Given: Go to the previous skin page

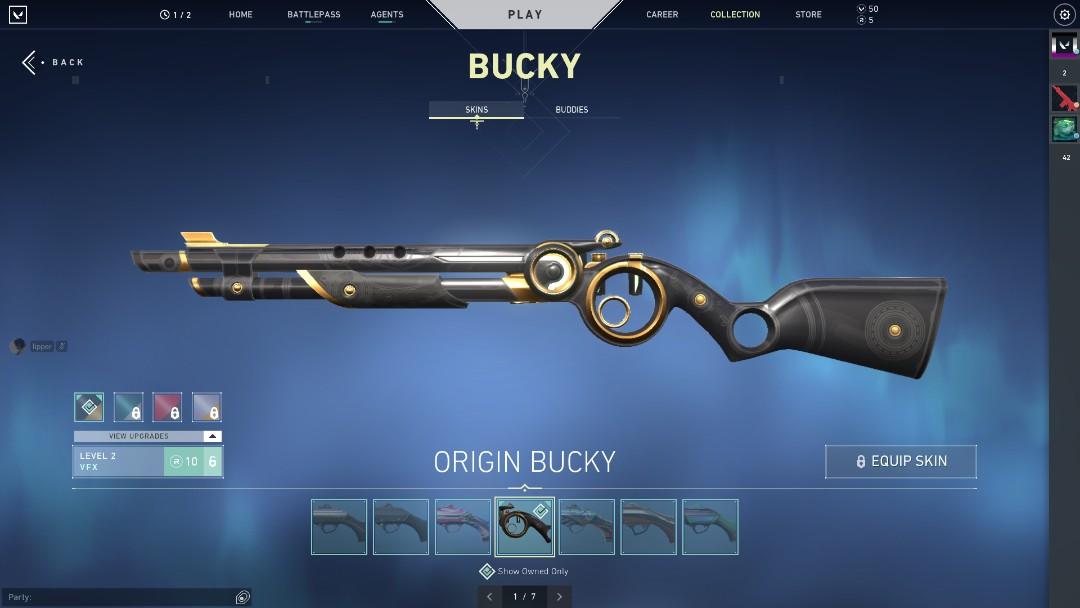Looking at the screenshot, I should click(x=489, y=597).
